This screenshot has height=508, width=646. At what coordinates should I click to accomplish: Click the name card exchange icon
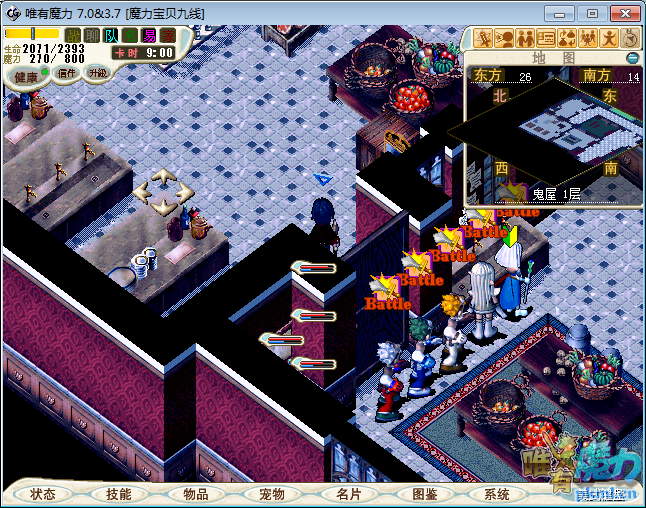pyautogui.click(x=547, y=38)
